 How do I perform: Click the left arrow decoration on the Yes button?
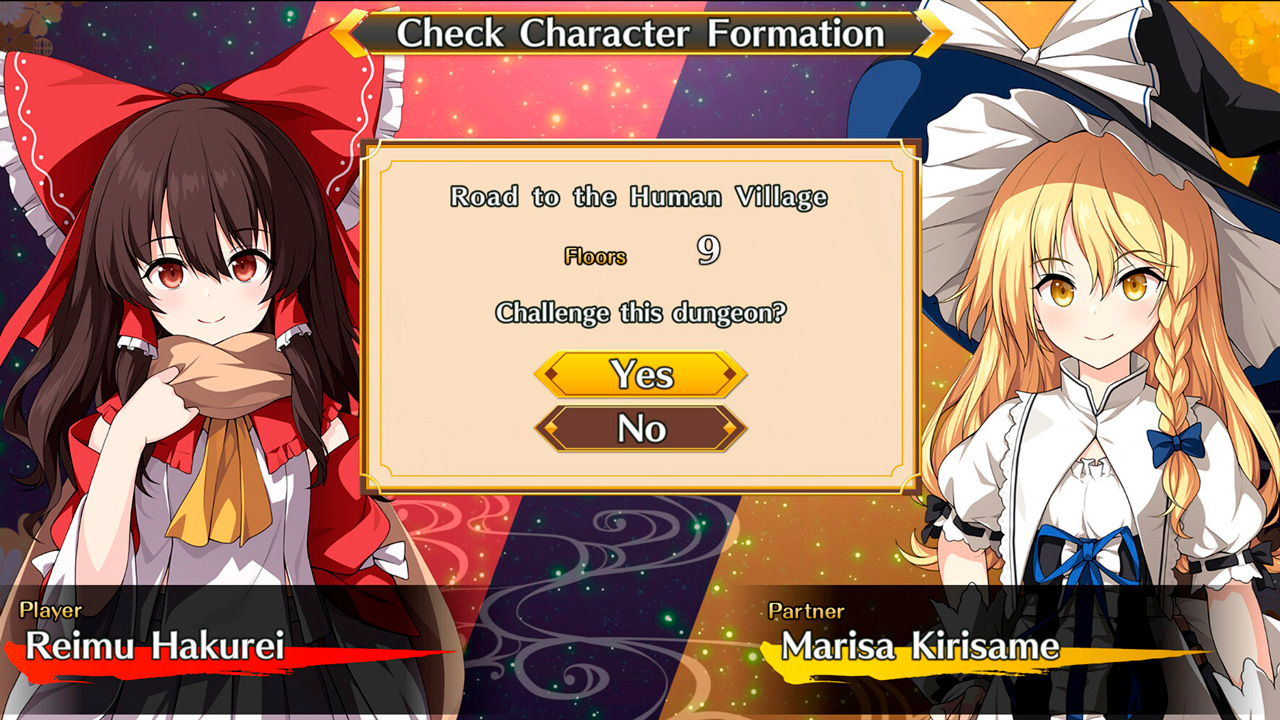[x=550, y=376]
